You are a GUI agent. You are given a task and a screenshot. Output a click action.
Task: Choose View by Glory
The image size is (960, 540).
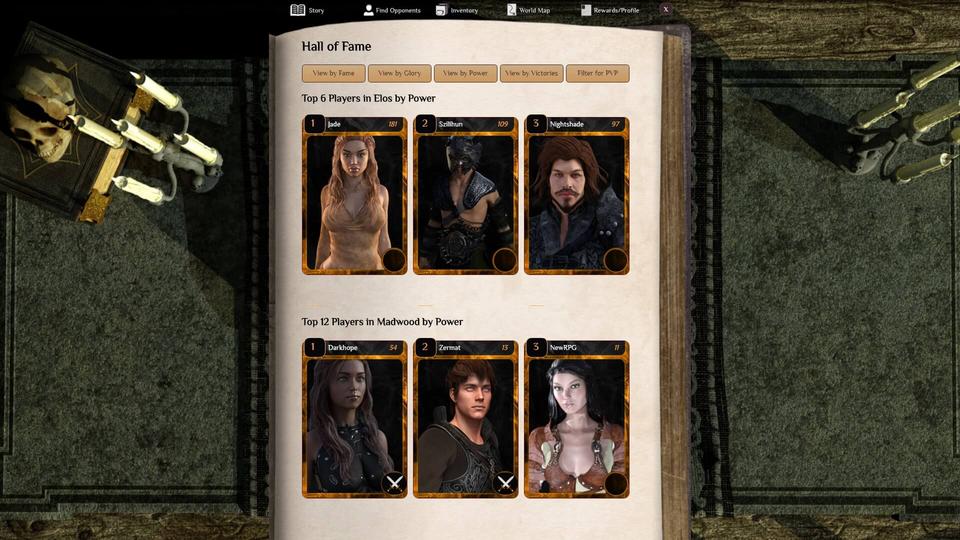[399, 73]
